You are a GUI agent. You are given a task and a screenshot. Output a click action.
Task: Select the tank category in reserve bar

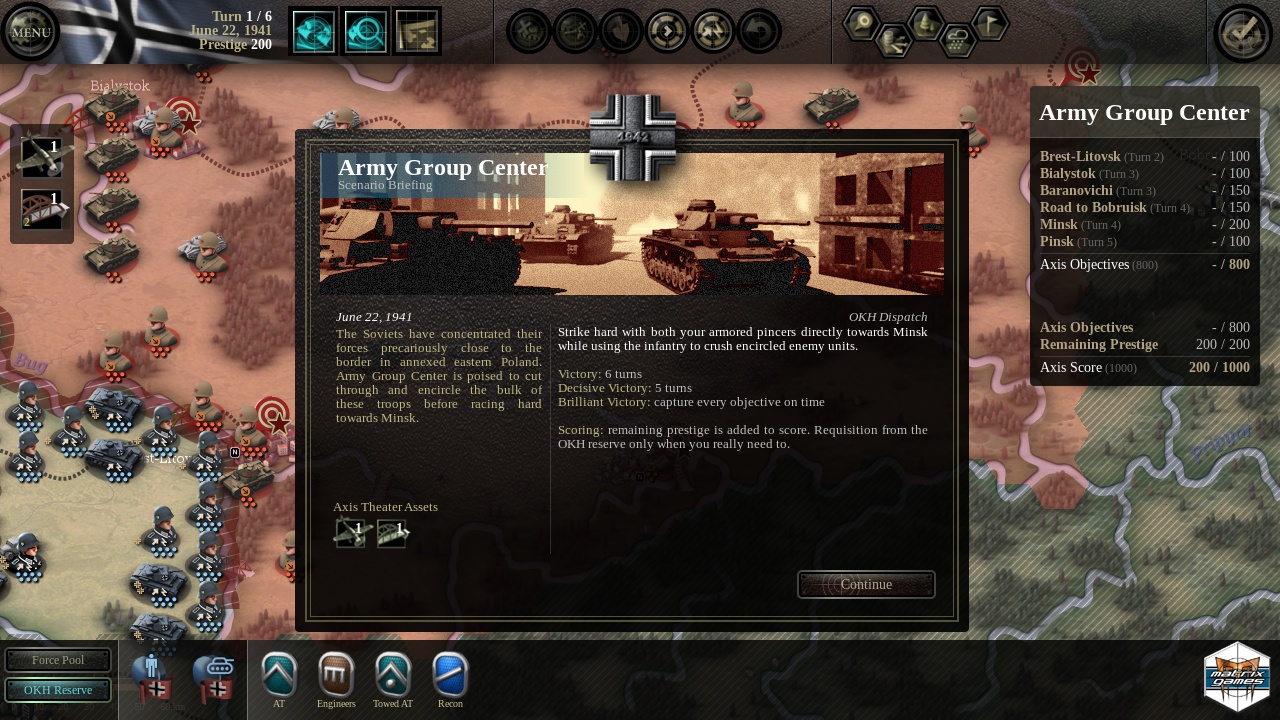213,676
